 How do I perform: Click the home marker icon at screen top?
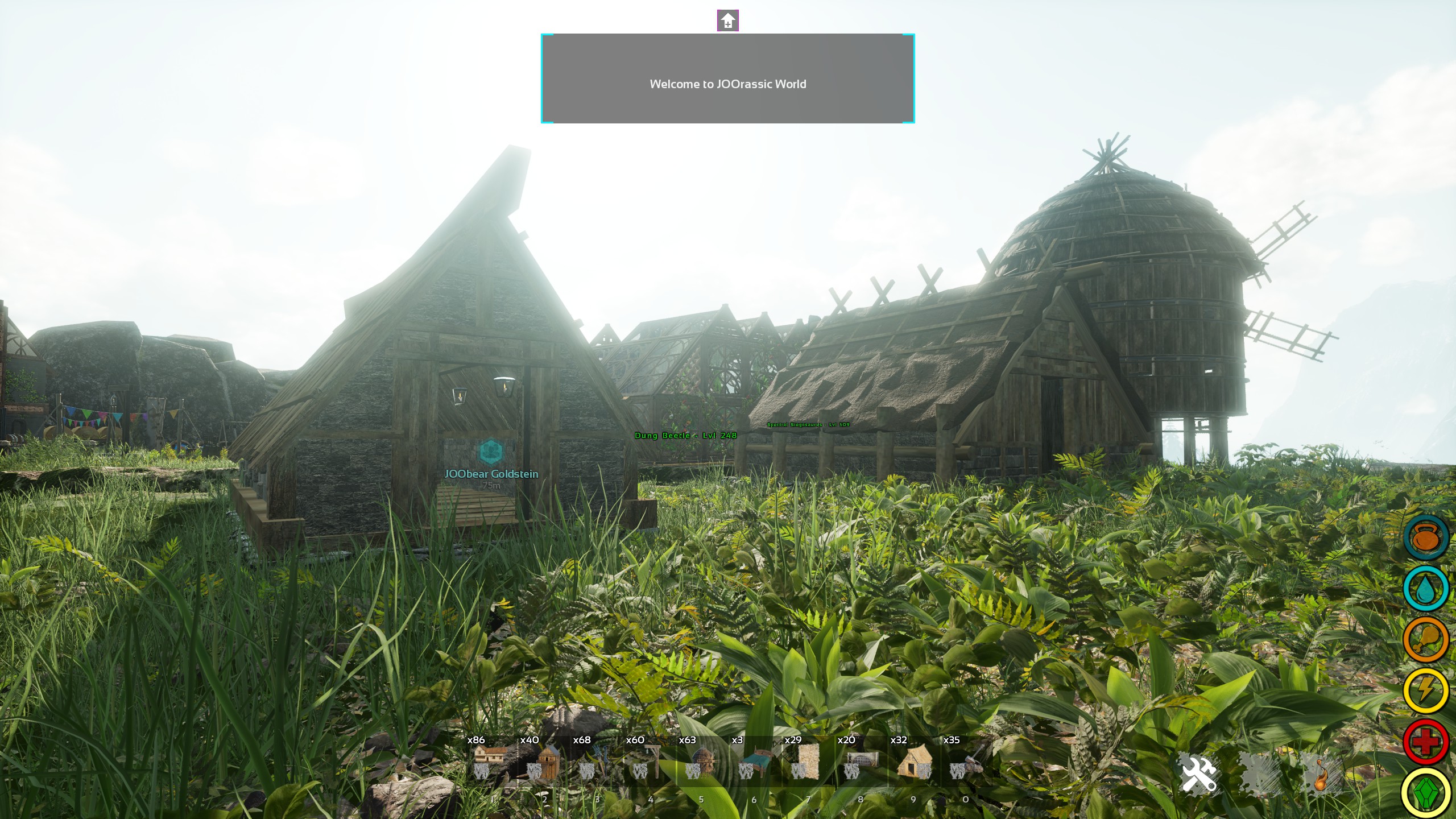click(729, 20)
